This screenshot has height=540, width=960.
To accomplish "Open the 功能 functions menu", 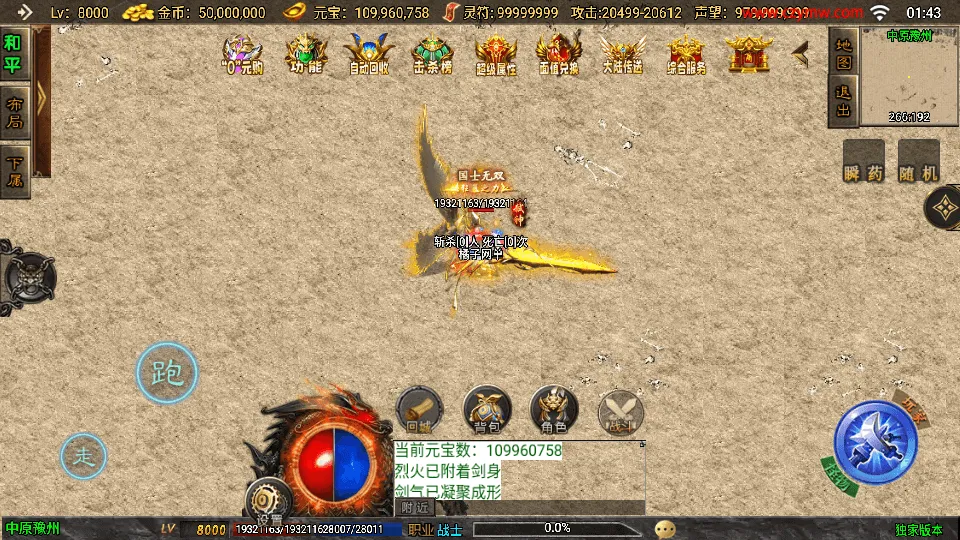I will 305,54.
